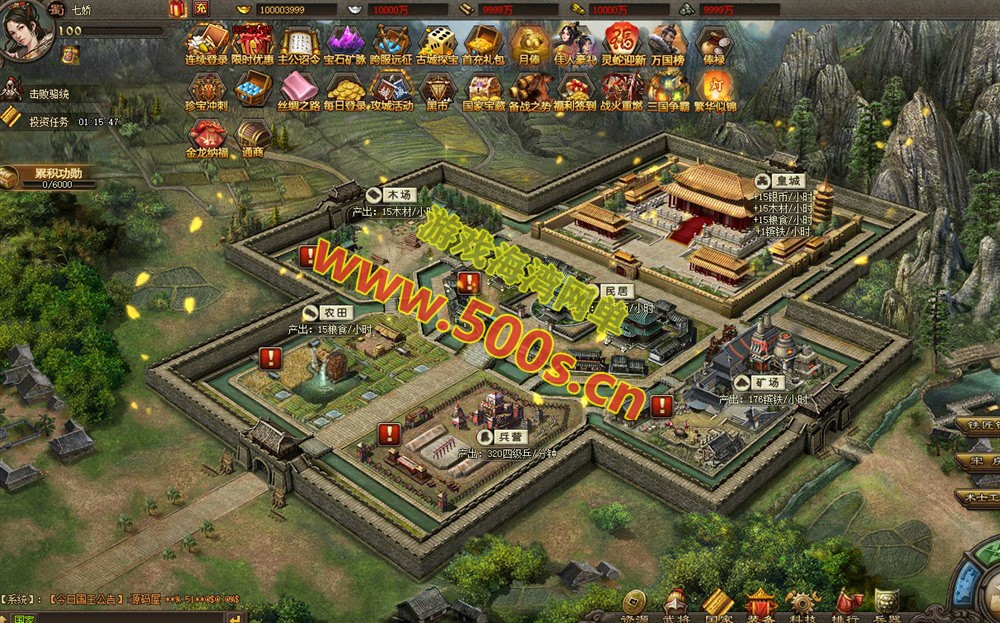The width and height of the screenshot is (1000, 623).
Task: Click the player portrait avatar
Action: pyautogui.click(x=27, y=29)
